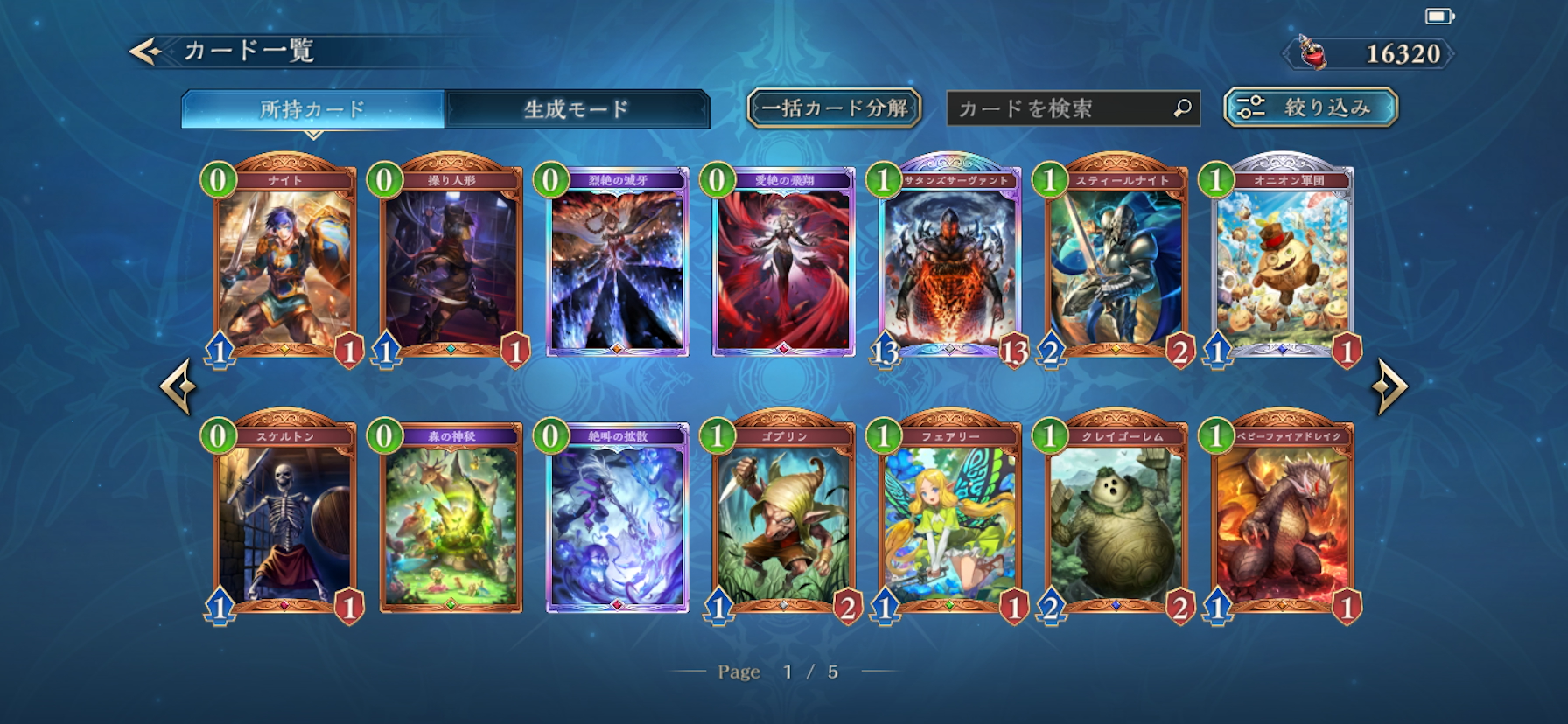The image size is (1568, 724).
Task: Pick the ベビーファイアドレイク card
Action: click(x=1283, y=518)
